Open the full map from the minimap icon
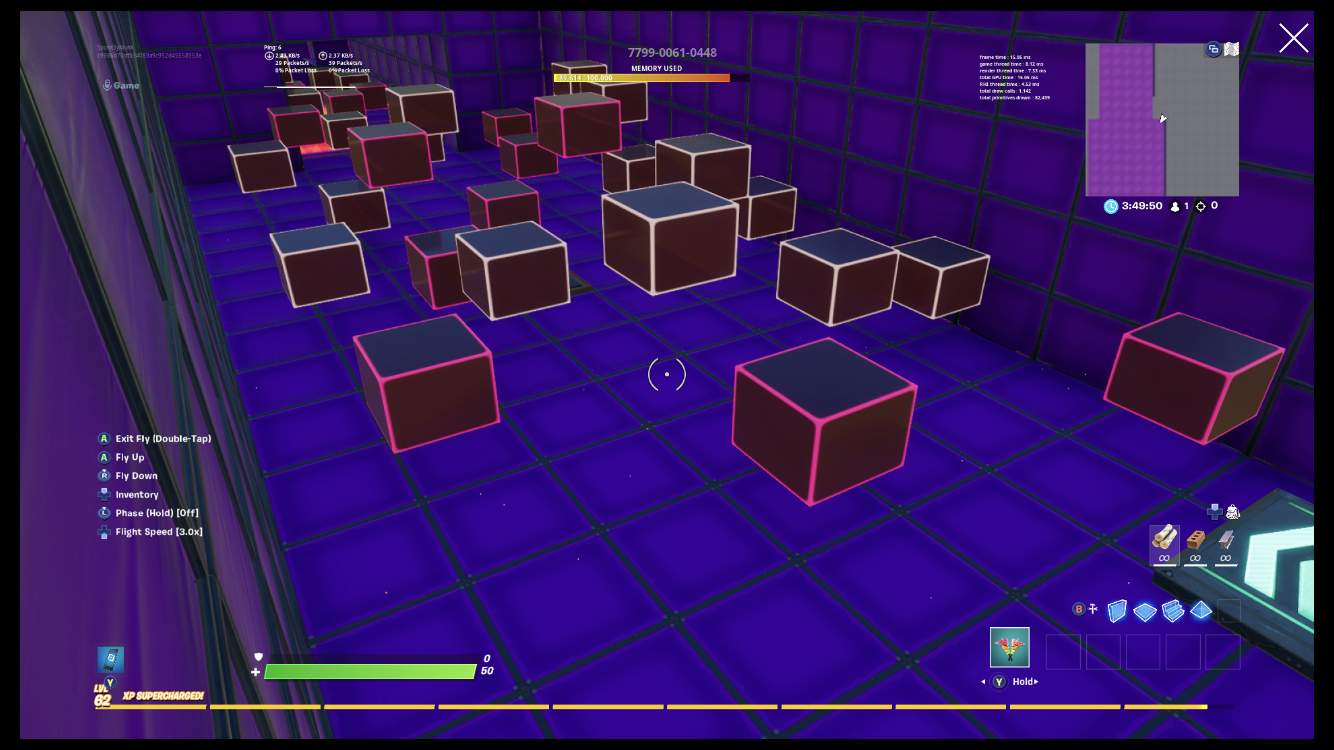The image size is (1334, 750). [x=1231, y=48]
